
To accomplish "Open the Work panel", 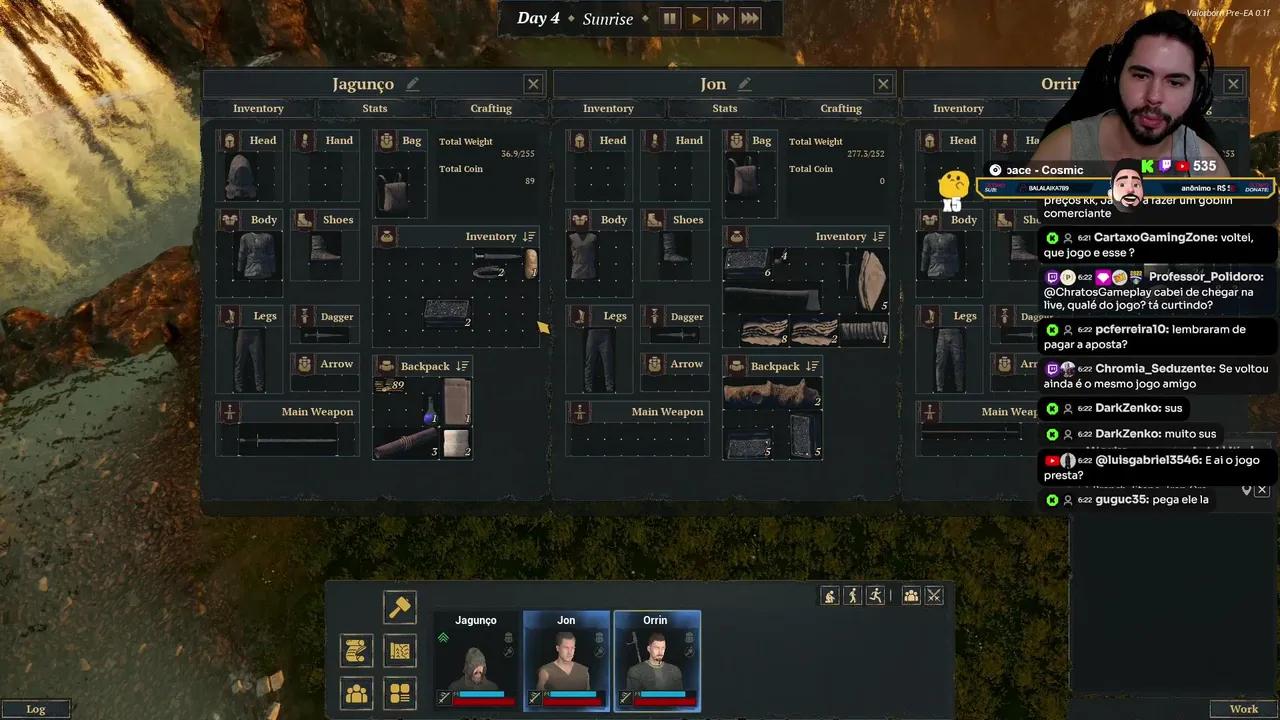I will tap(1243, 709).
